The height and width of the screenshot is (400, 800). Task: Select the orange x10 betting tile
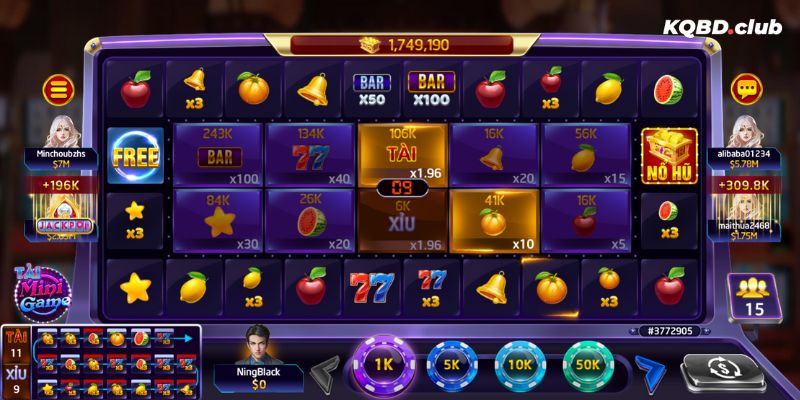point(492,219)
